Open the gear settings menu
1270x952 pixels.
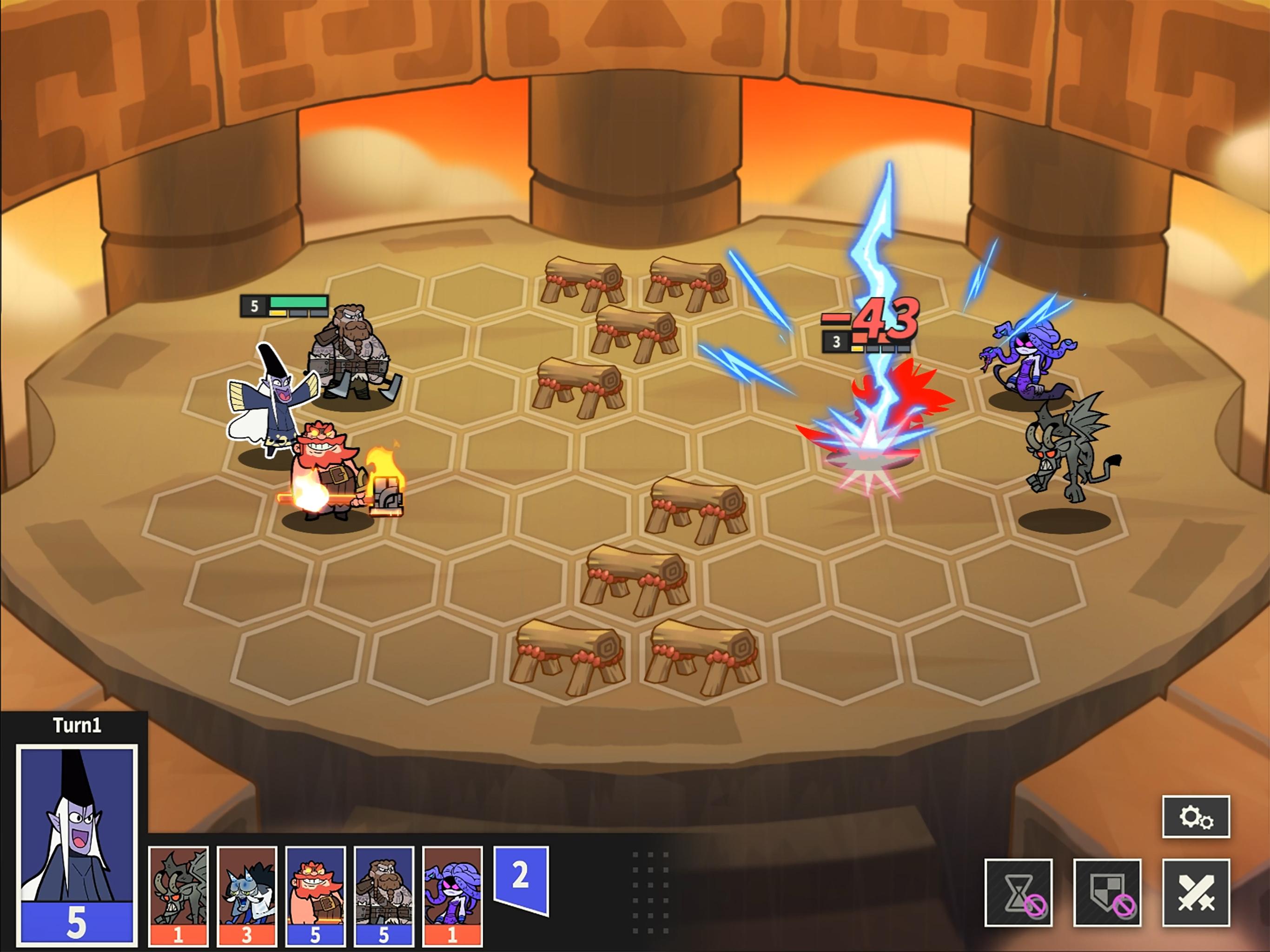click(1195, 816)
